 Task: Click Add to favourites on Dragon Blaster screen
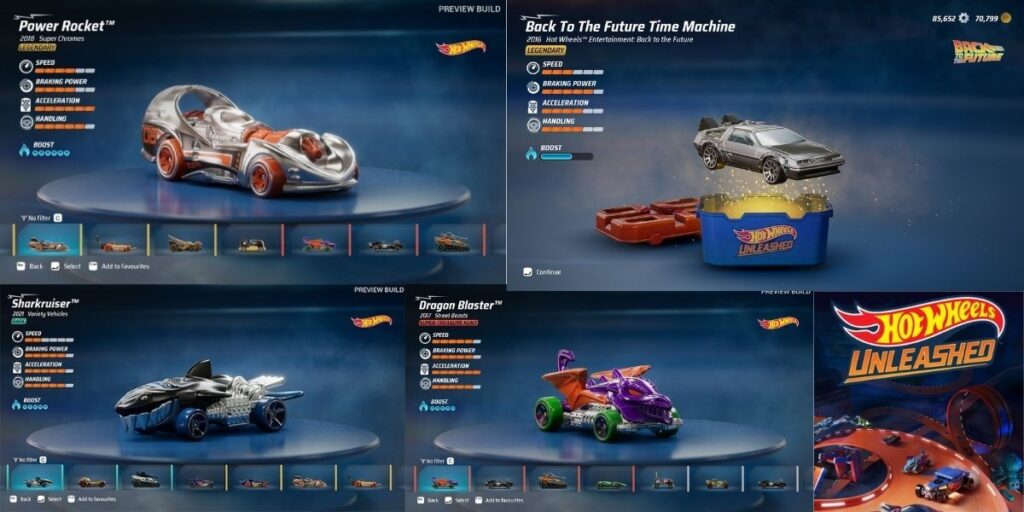click(502, 498)
